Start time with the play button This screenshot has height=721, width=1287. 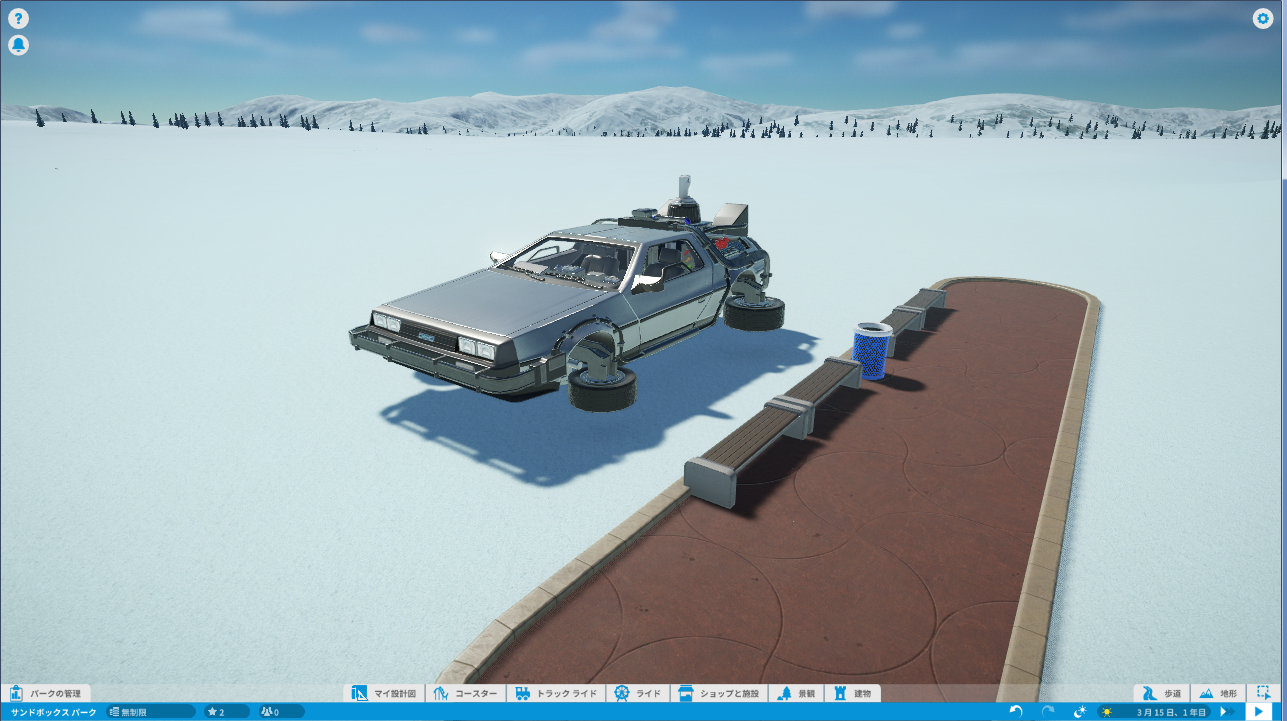(1257, 711)
